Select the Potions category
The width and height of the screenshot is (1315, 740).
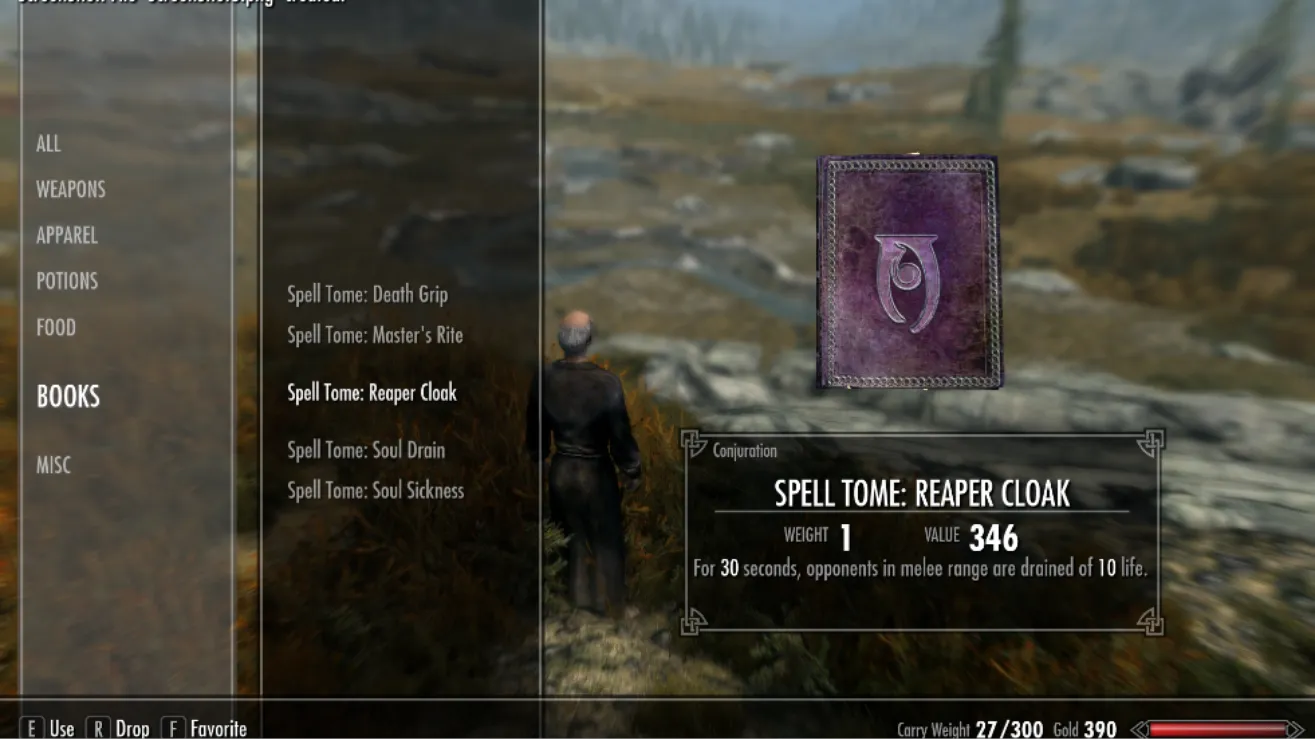tap(67, 281)
